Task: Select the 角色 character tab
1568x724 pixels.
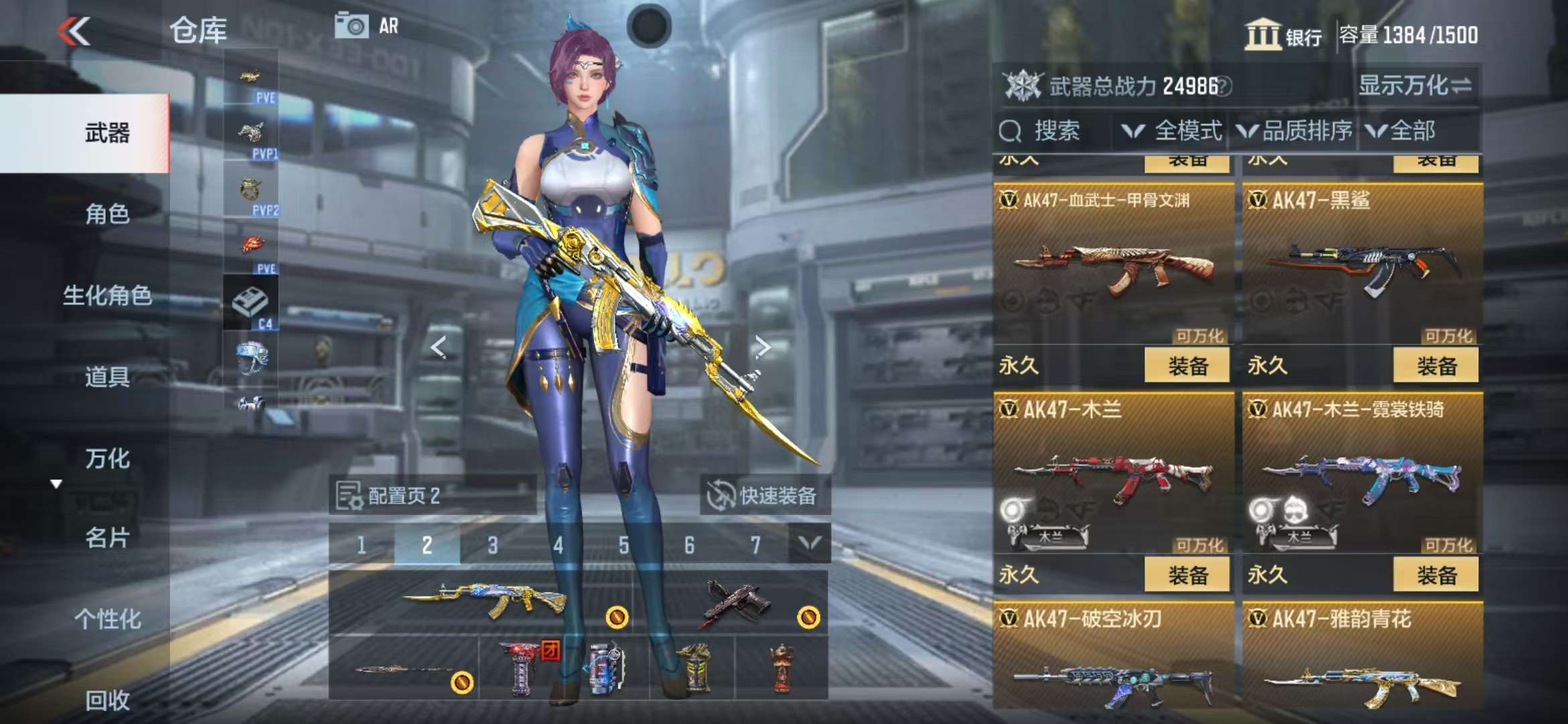Action: pyautogui.click(x=107, y=214)
